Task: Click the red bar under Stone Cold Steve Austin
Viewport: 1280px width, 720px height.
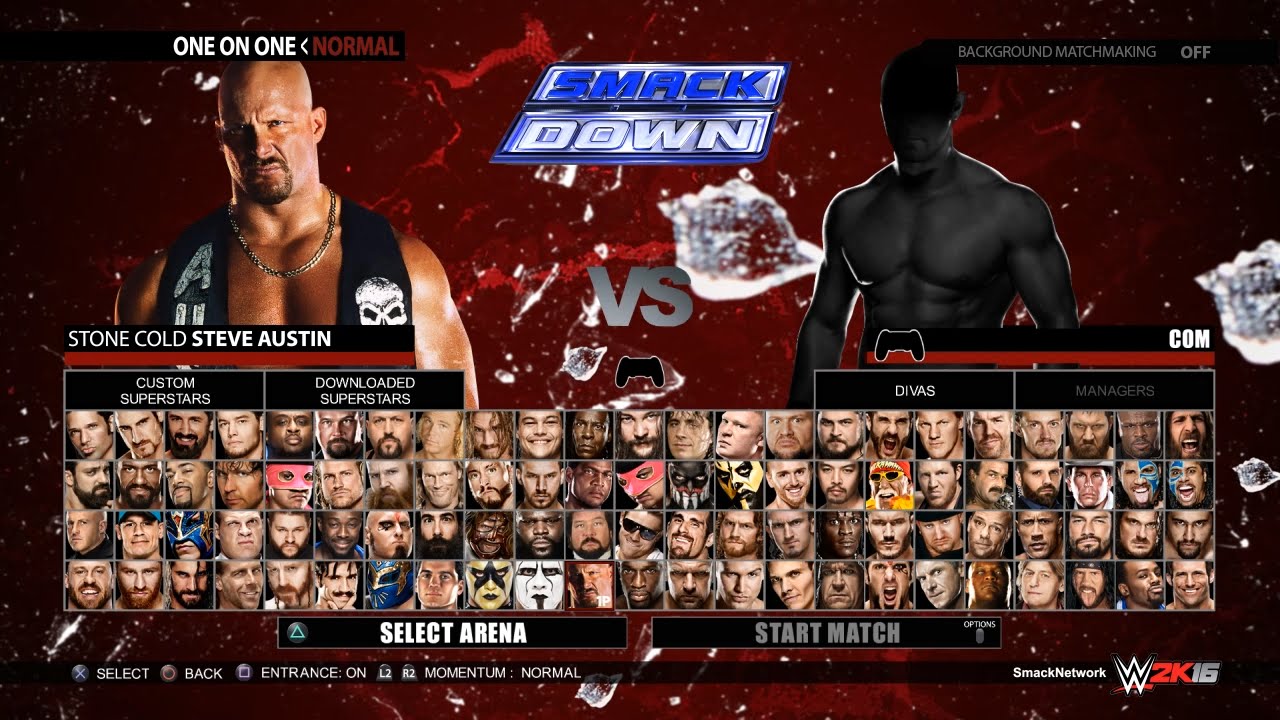Action: (x=240, y=357)
